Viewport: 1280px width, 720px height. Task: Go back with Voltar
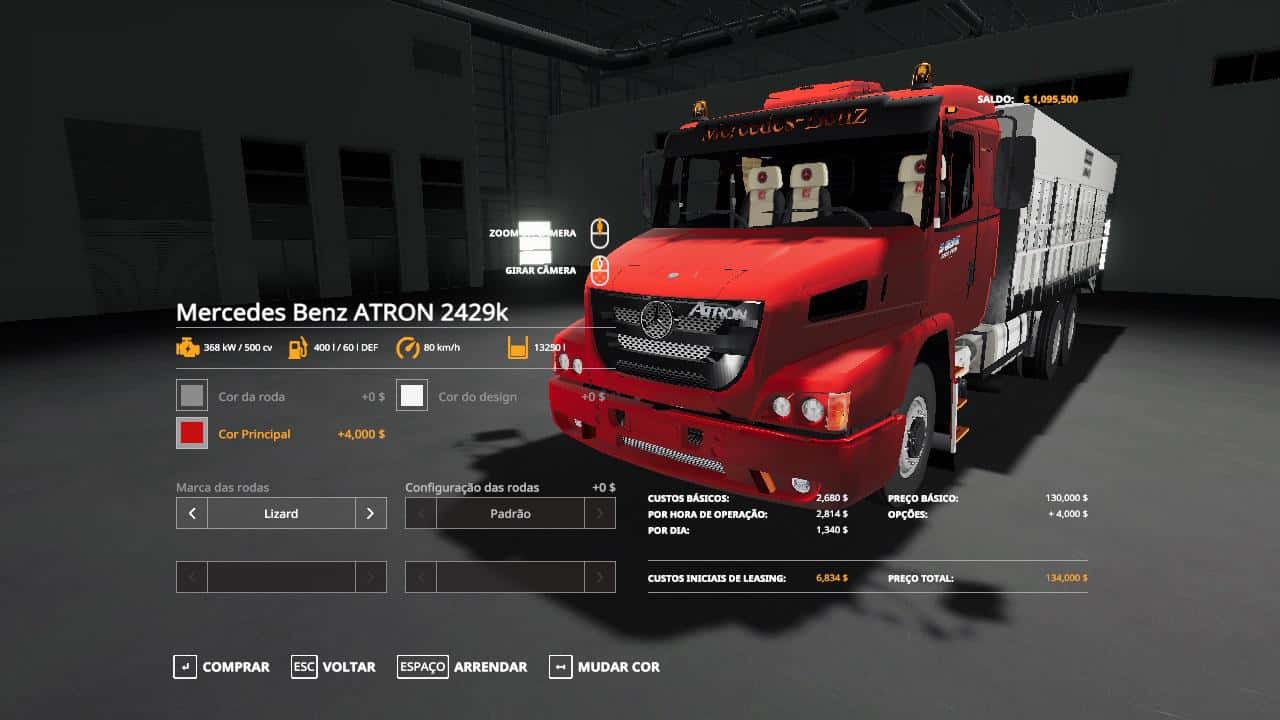pos(334,667)
